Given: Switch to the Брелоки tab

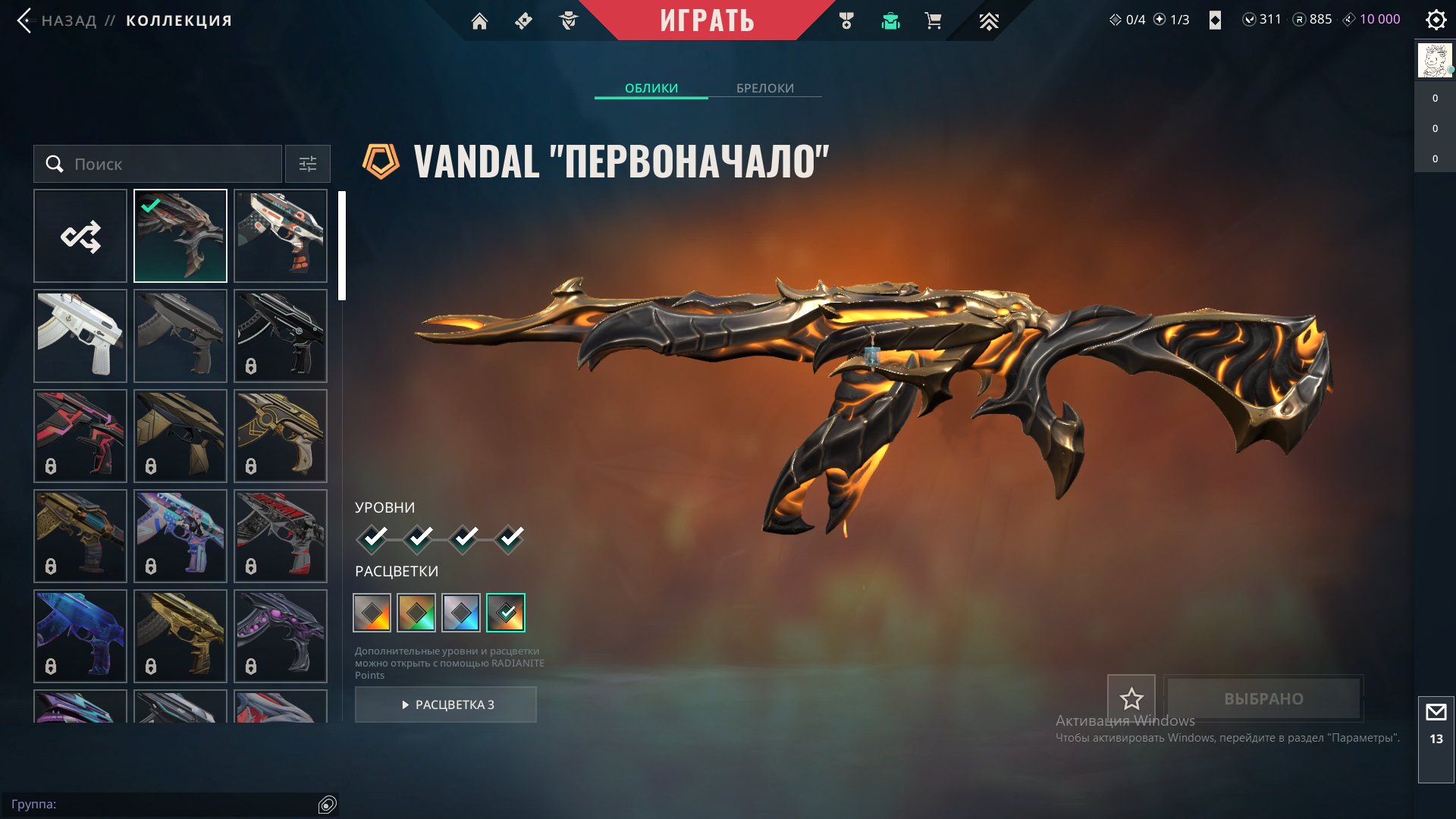Looking at the screenshot, I should coord(764,88).
